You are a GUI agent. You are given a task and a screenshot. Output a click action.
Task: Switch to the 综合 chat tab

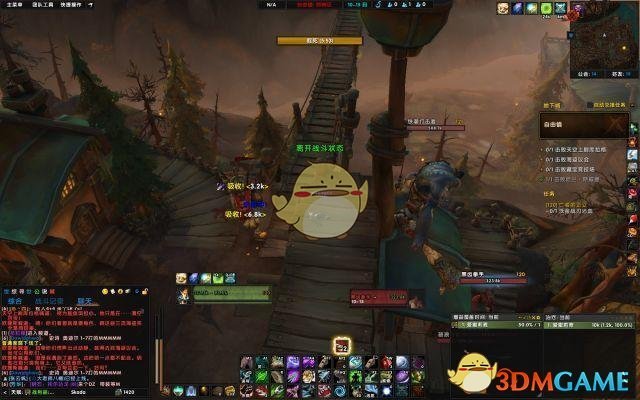15,300
